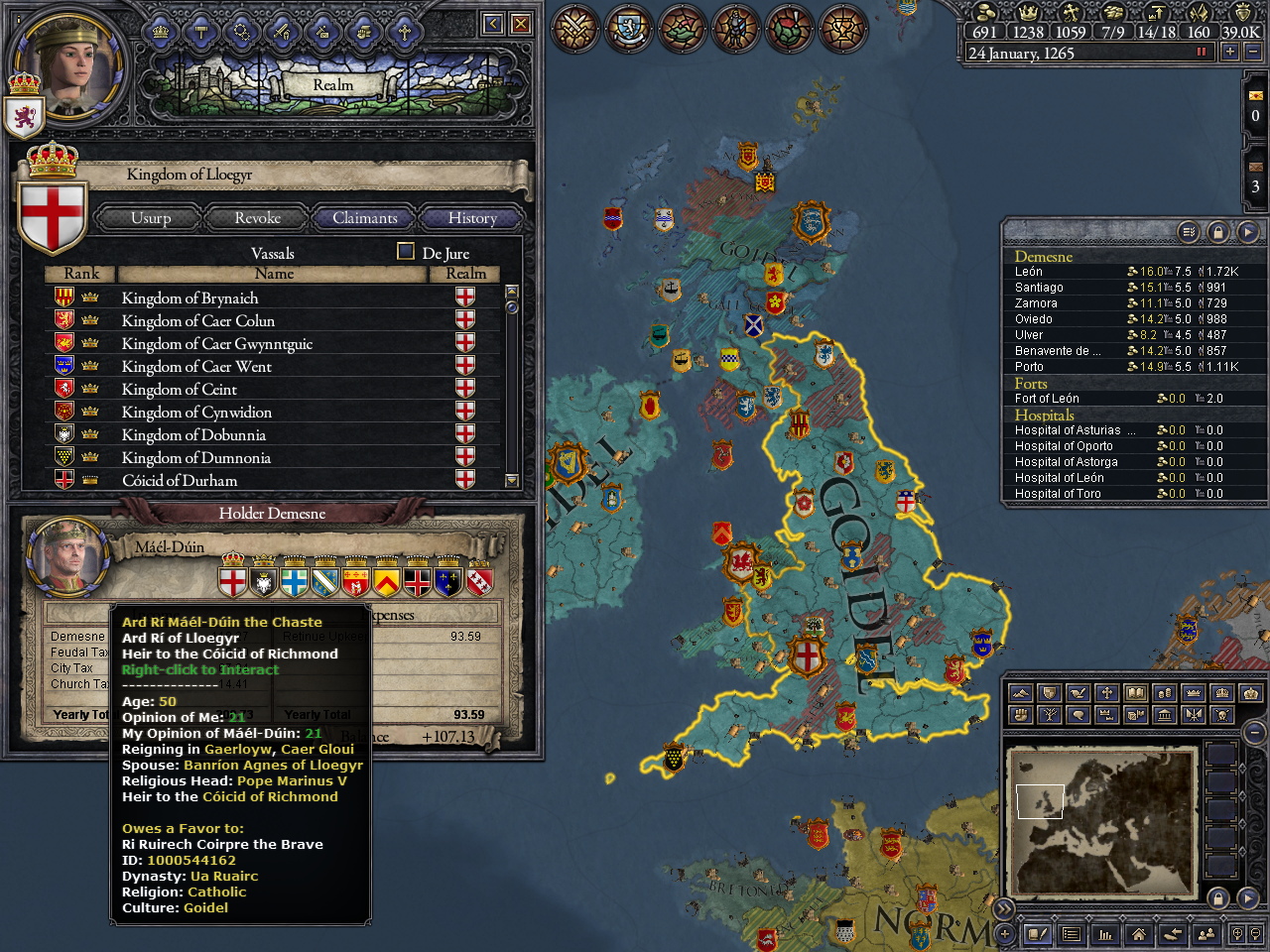
Task: Switch to the Claimants tab
Action: click(x=364, y=218)
